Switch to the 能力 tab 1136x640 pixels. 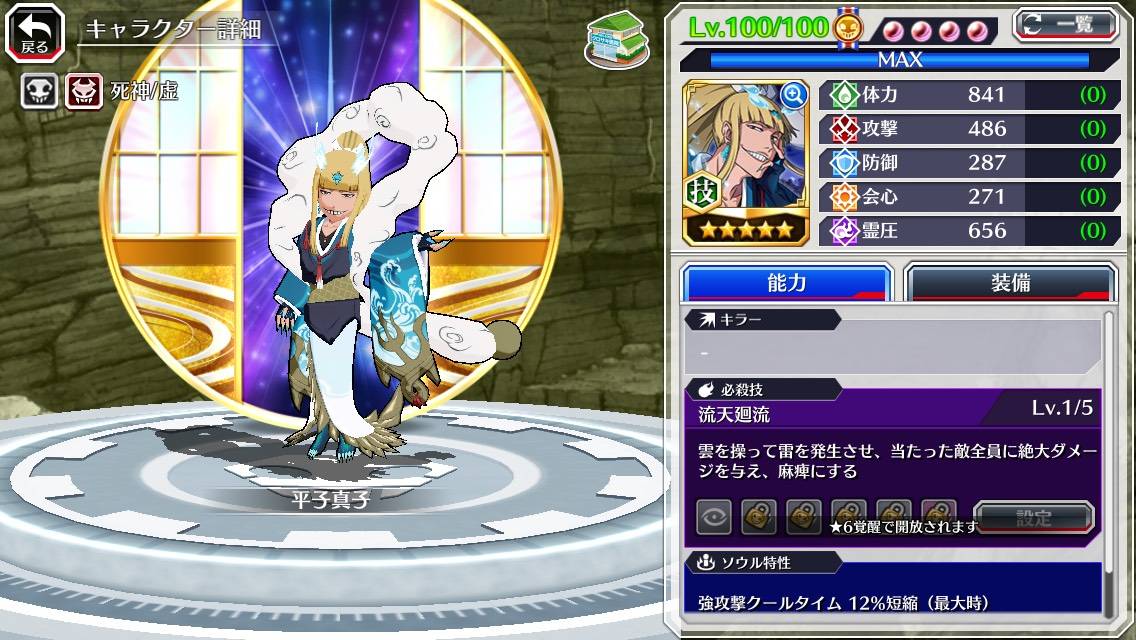[786, 282]
